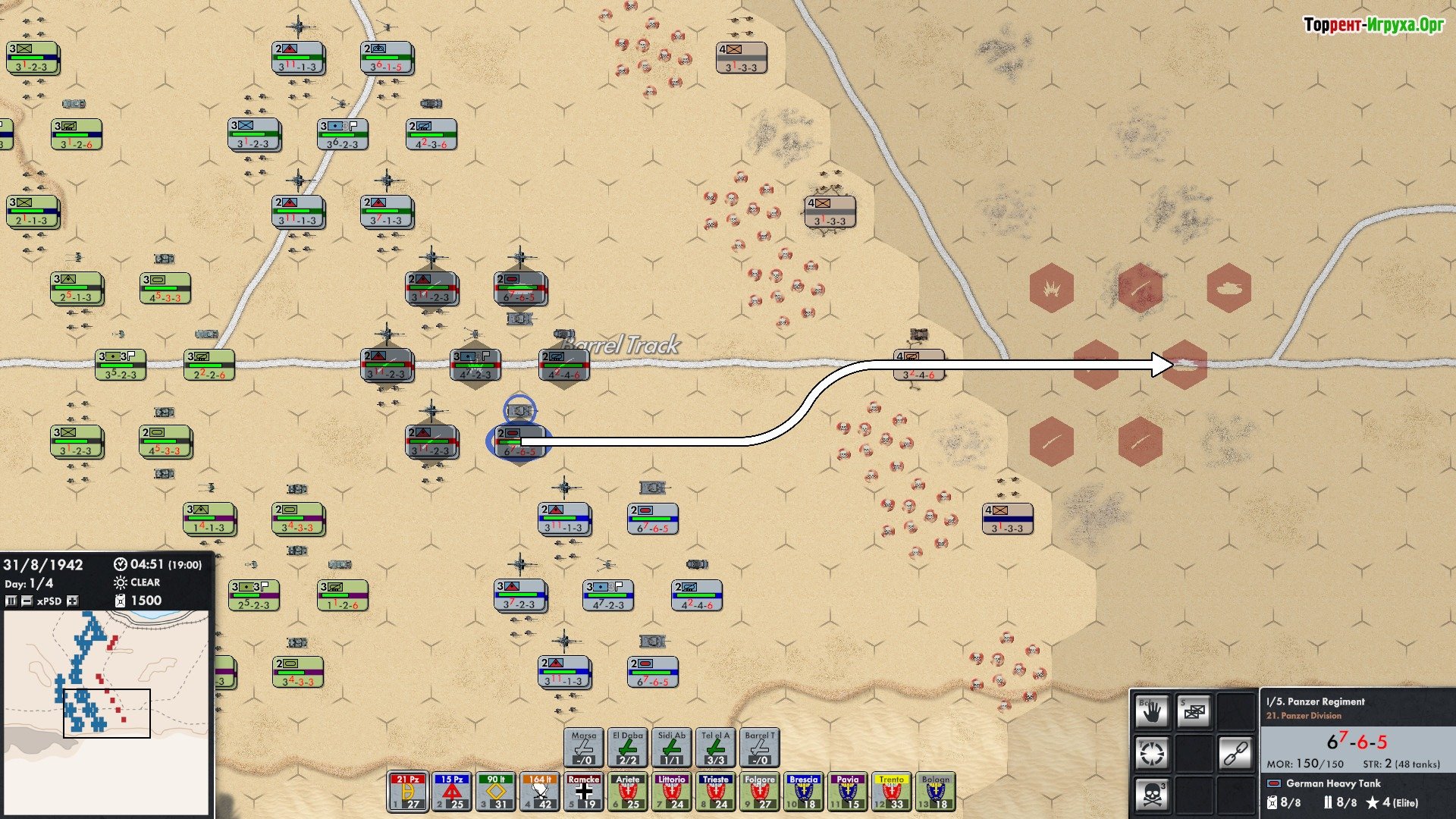Click the Marsa airfield button
This screenshot has width=1456, height=819.
tap(584, 748)
